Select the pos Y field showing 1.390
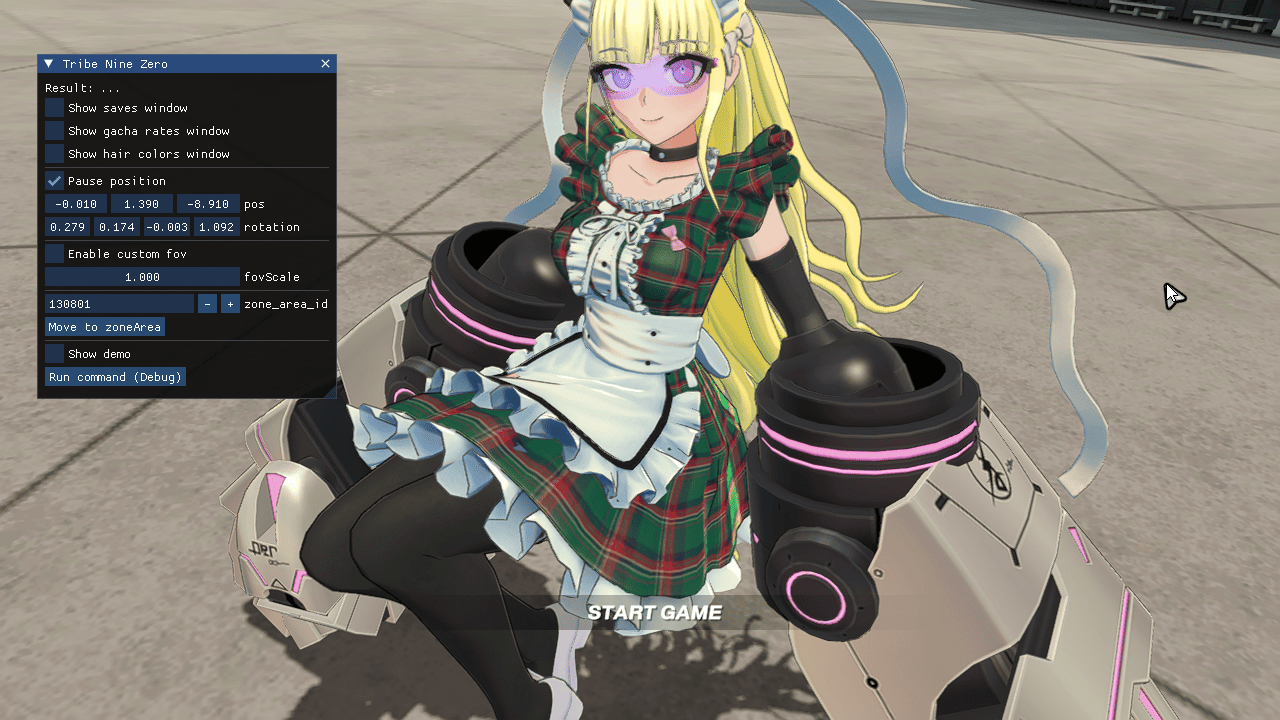This screenshot has height=720, width=1280. pyautogui.click(x=140, y=203)
